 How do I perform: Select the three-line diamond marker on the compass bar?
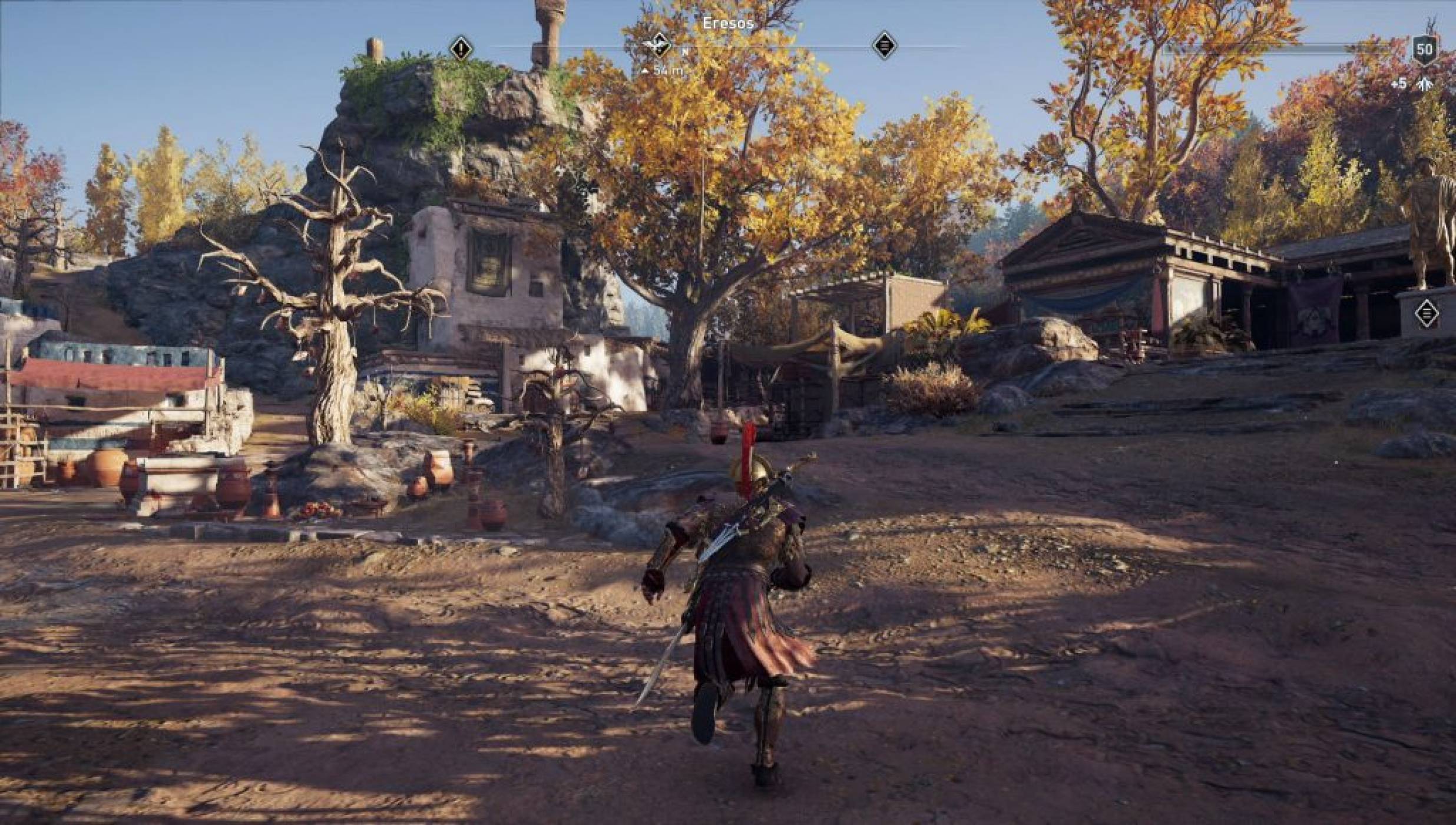tap(883, 45)
